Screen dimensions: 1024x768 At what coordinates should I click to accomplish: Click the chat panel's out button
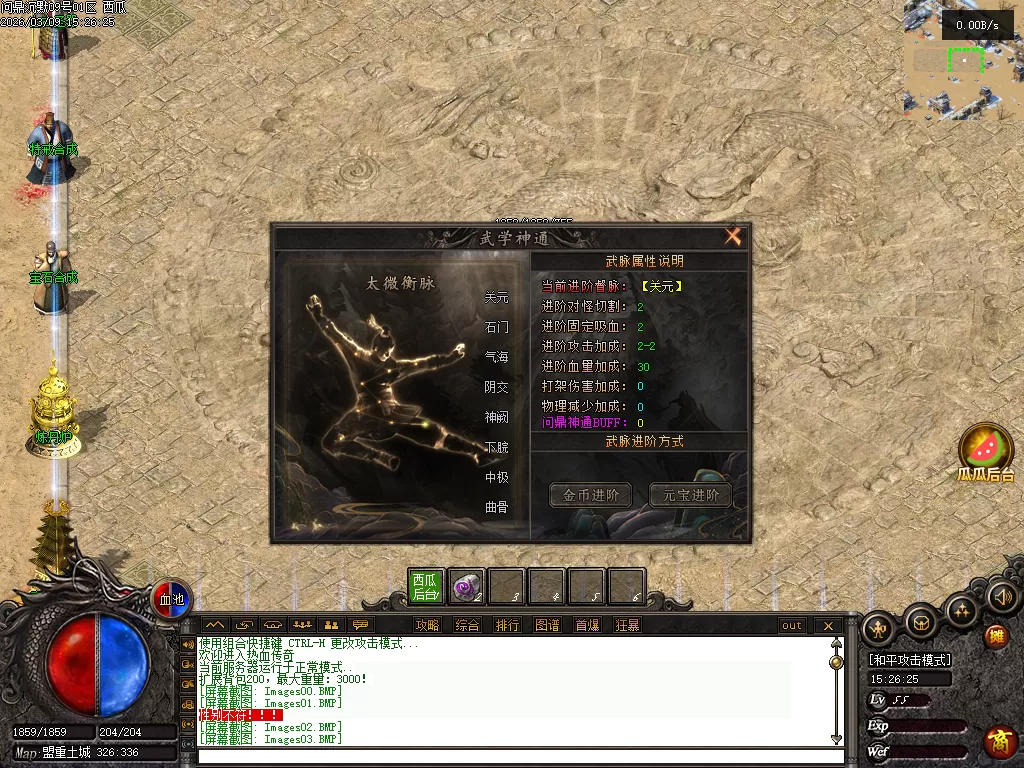(792, 626)
